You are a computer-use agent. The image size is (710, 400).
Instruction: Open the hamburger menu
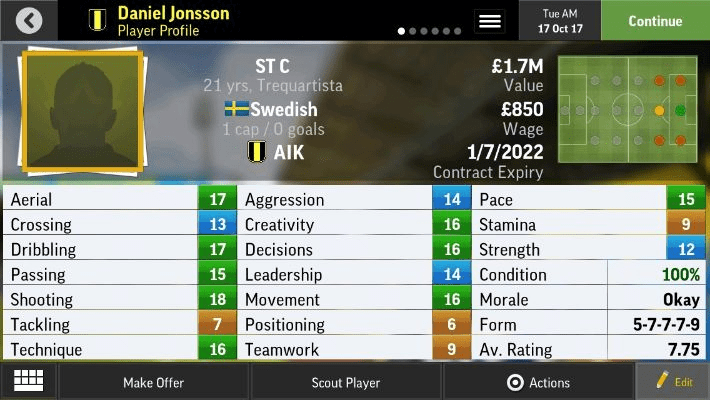[490, 20]
